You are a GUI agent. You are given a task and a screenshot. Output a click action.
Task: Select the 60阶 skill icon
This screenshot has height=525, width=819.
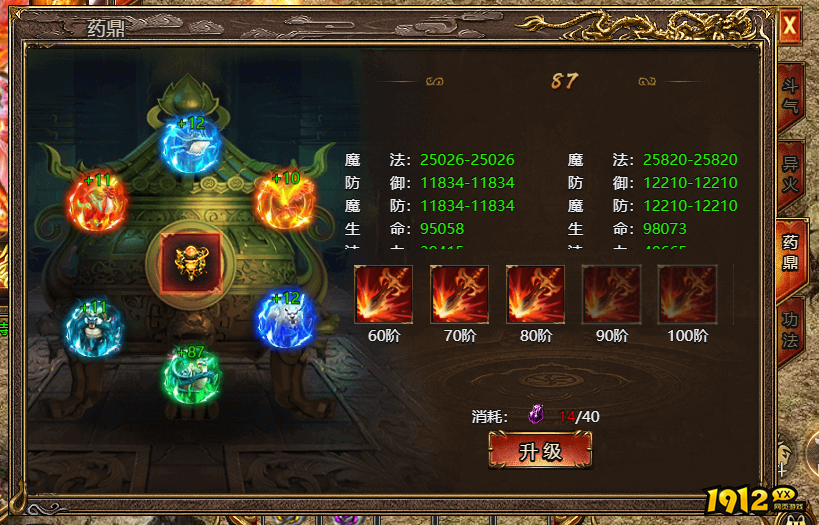click(x=384, y=294)
